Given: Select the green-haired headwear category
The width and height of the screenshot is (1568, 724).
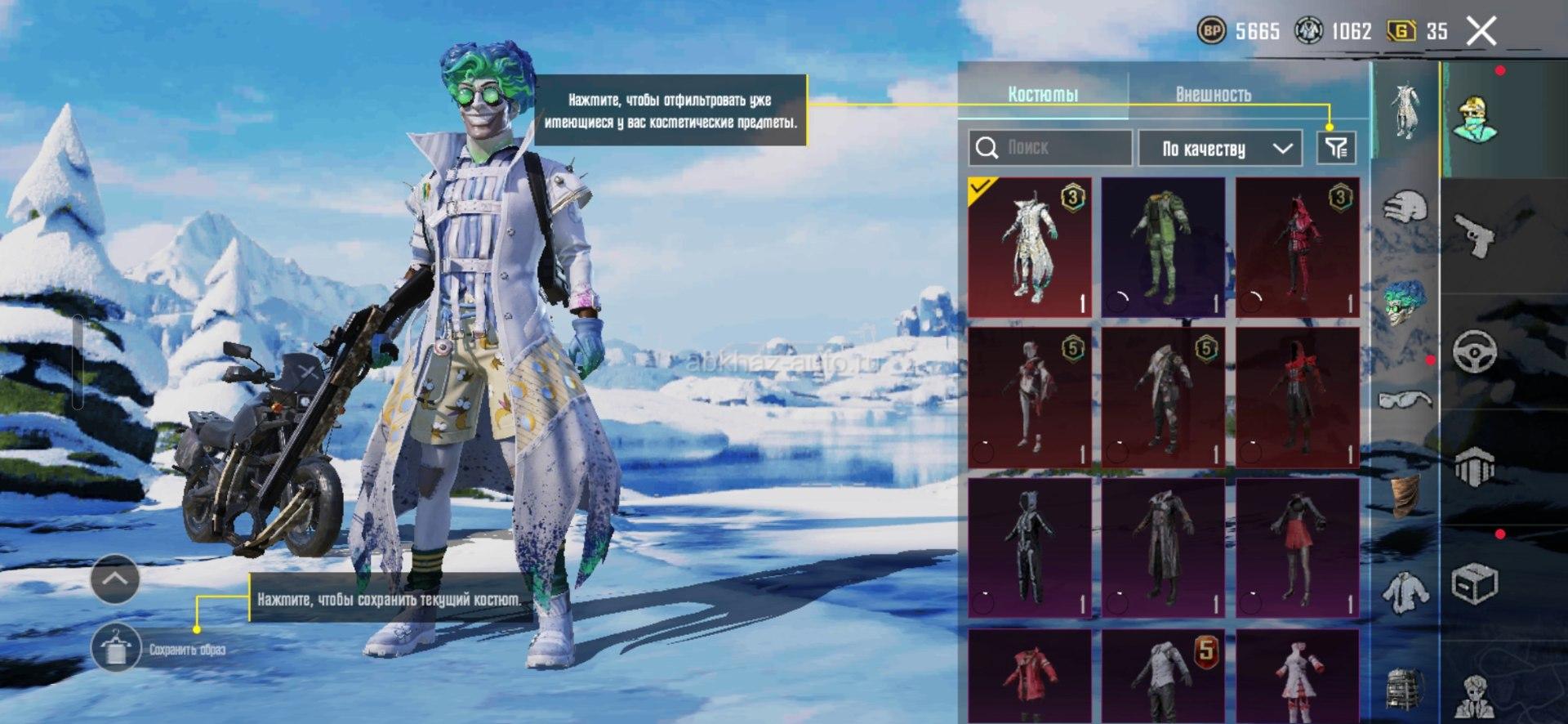Looking at the screenshot, I should tap(1405, 301).
